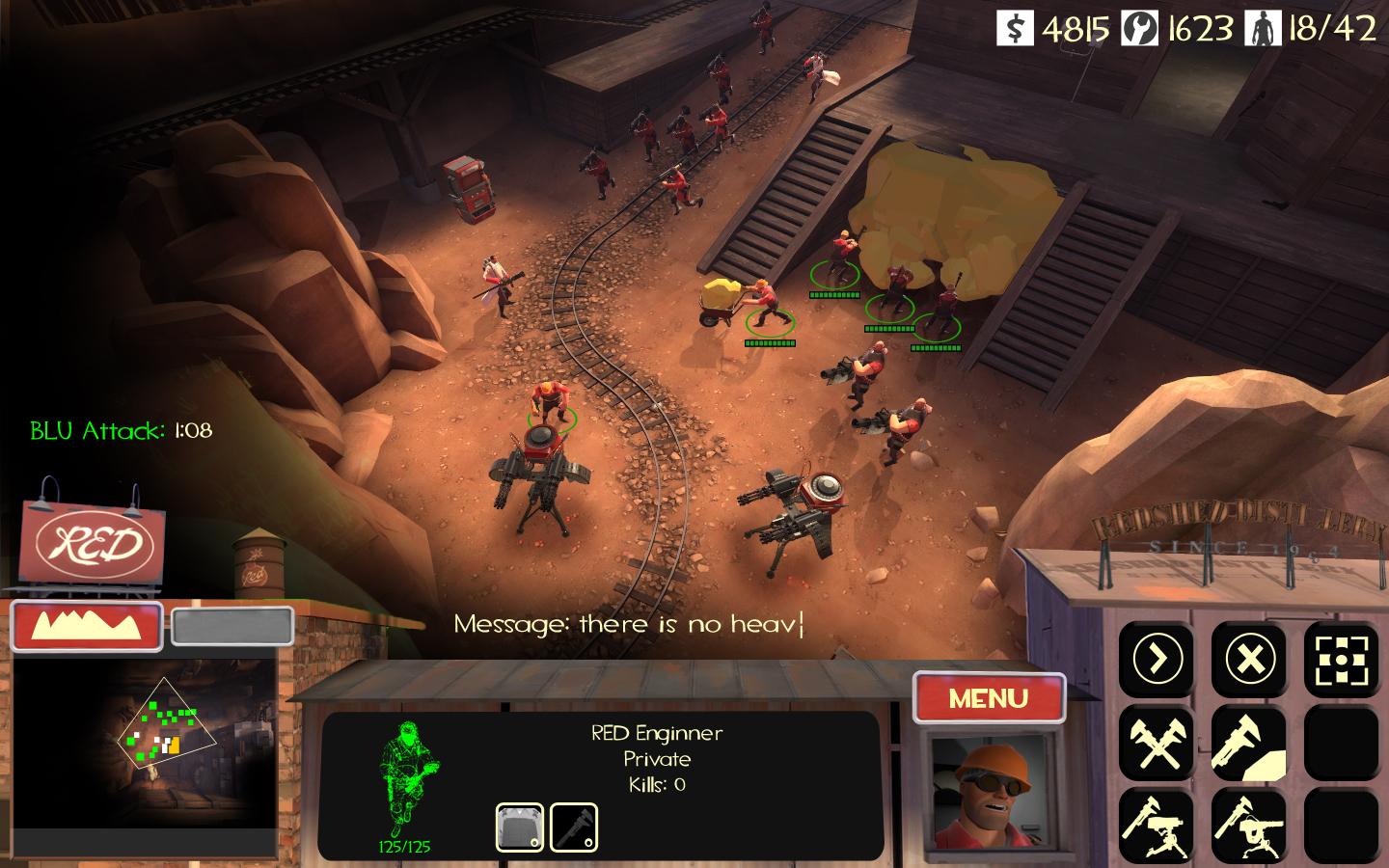Open the red MENU button

coord(989,697)
